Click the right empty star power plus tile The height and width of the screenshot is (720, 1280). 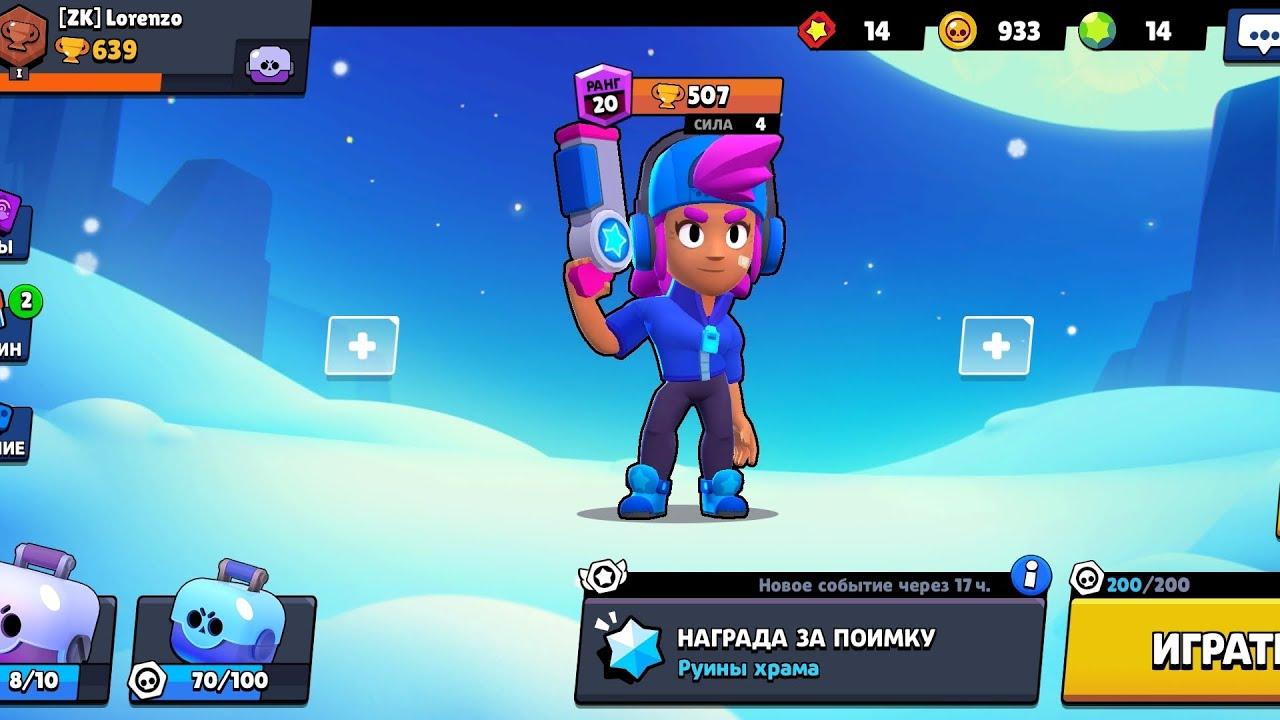click(995, 347)
